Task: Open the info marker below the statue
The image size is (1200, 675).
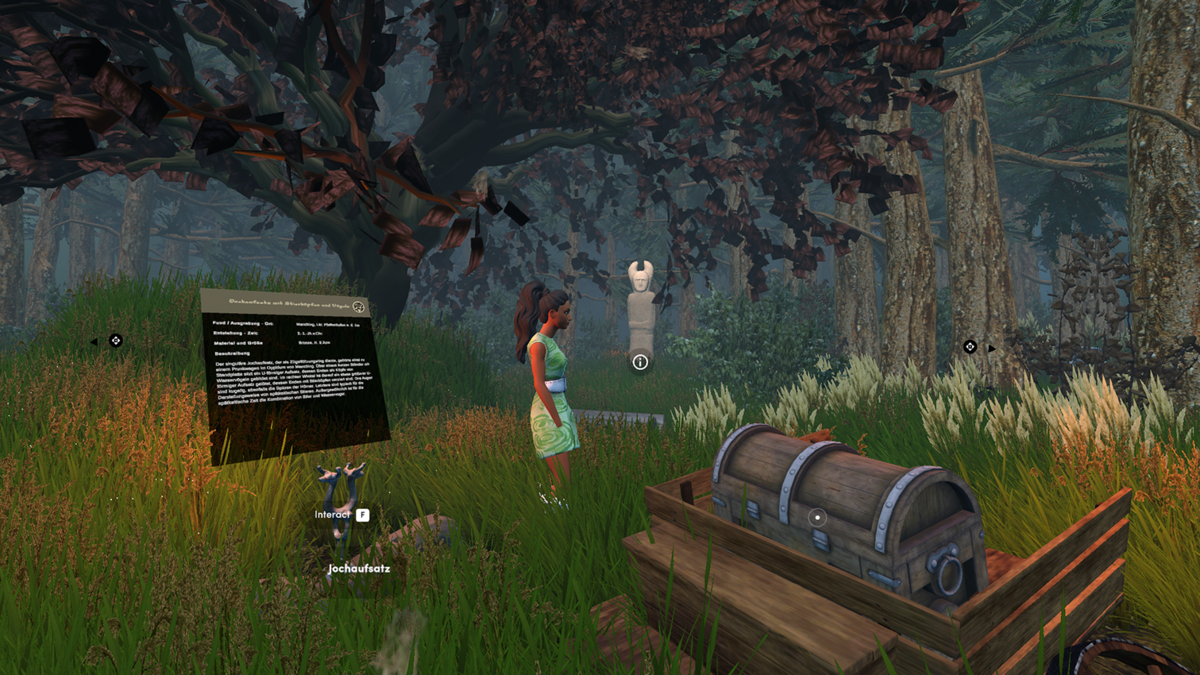Action: pos(640,362)
